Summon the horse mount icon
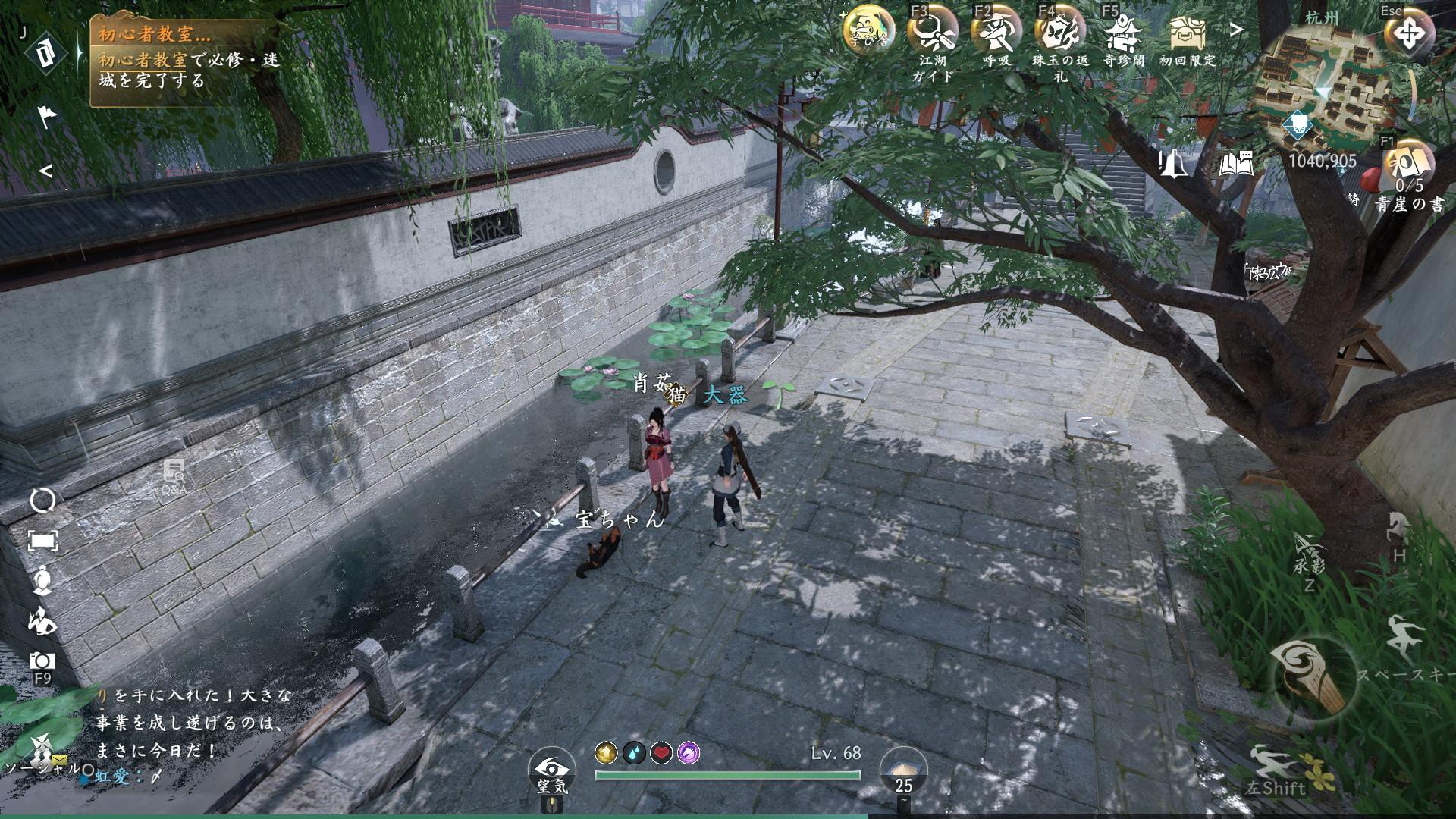The width and height of the screenshot is (1456, 819). 1399,531
